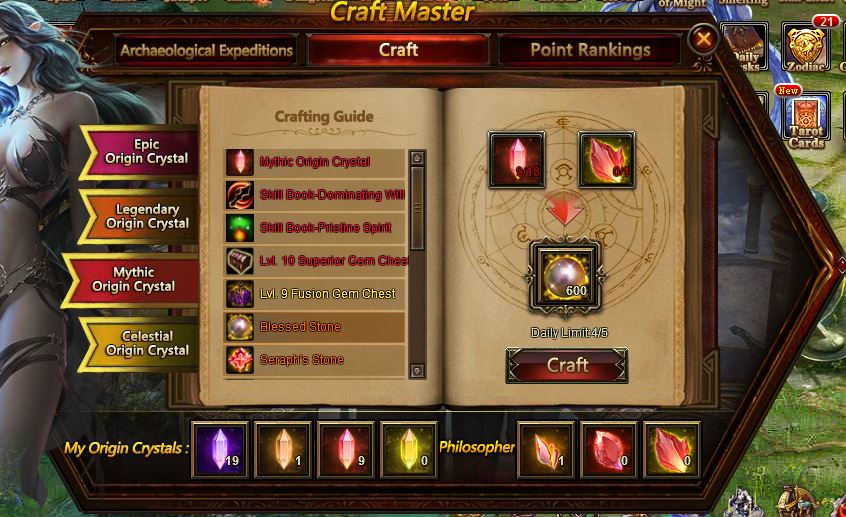Screen dimensions: 846x517
Task: Close the Craft Master window
Action: pyautogui.click(x=704, y=39)
